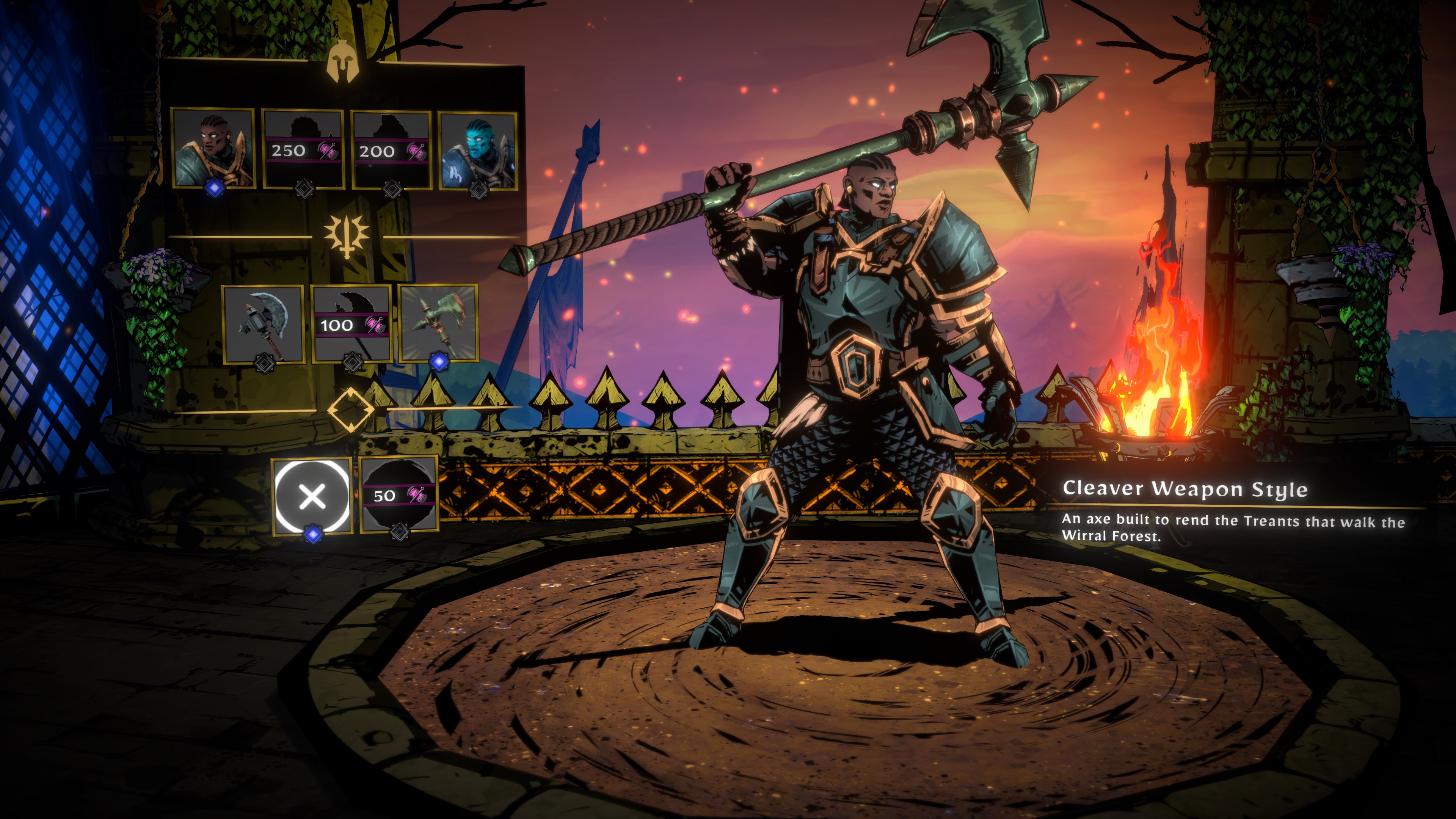Screen dimensions: 1456x819
Task: Click the magenta price banner showing 250
Action: [x=294, y=151]
